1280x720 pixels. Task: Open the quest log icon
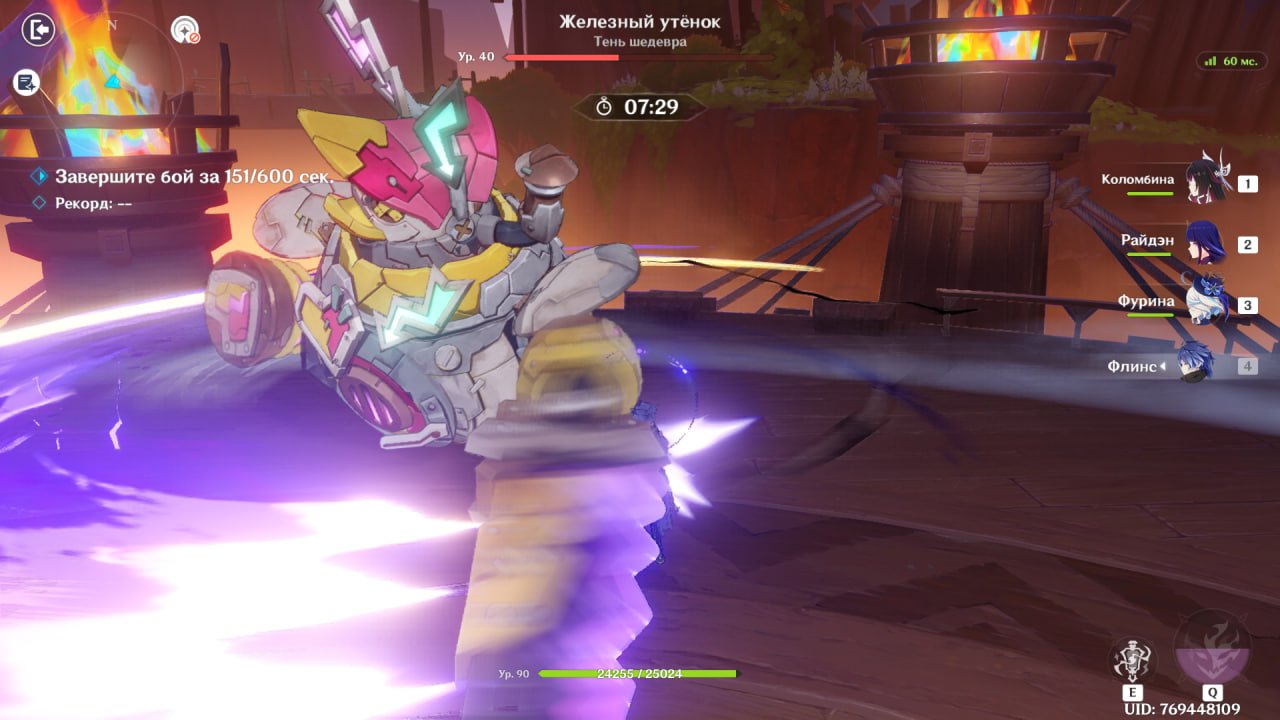point(26,83)
